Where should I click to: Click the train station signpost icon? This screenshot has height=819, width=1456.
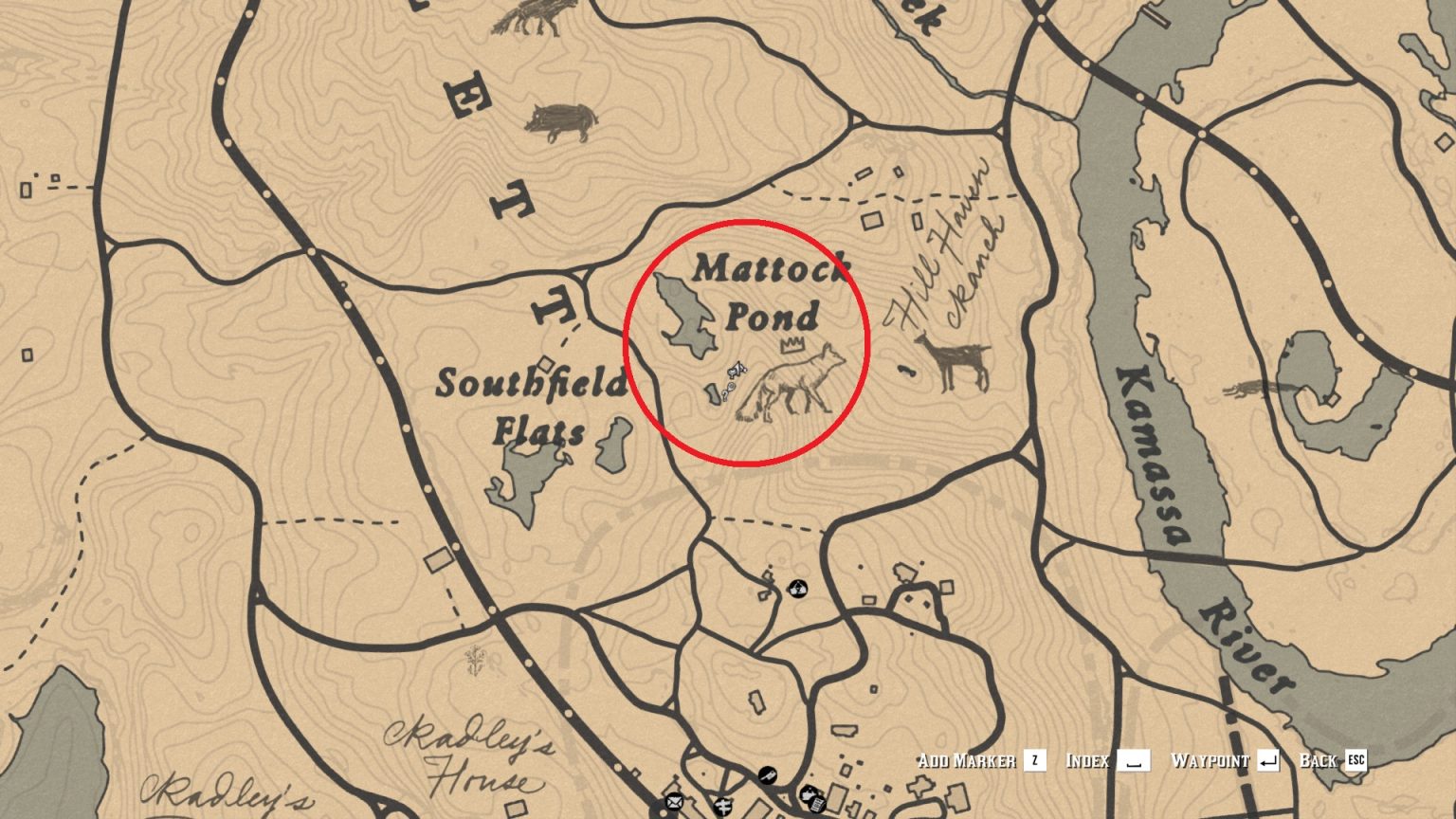724,807
